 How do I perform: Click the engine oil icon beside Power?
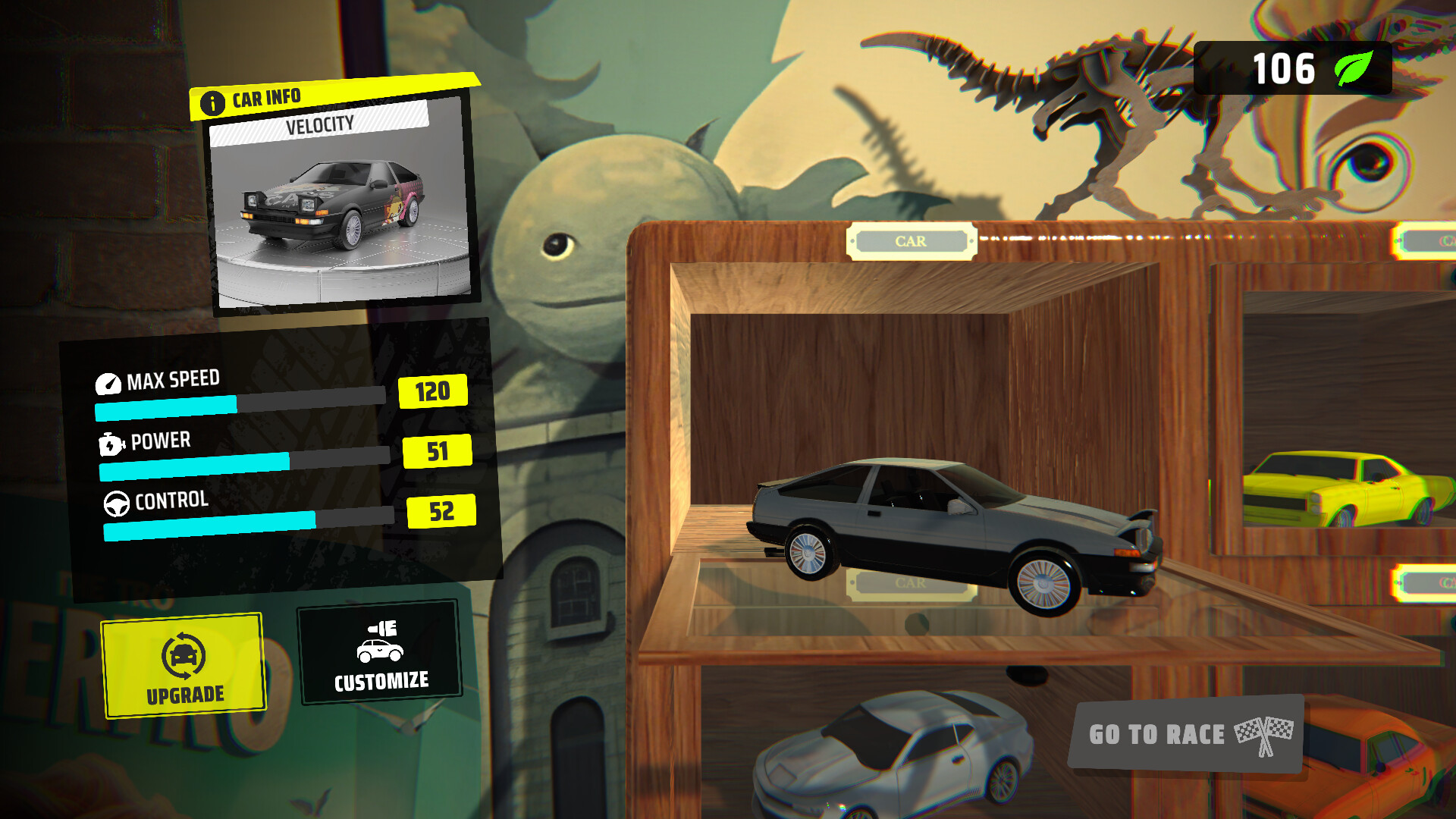click(112, 444)
